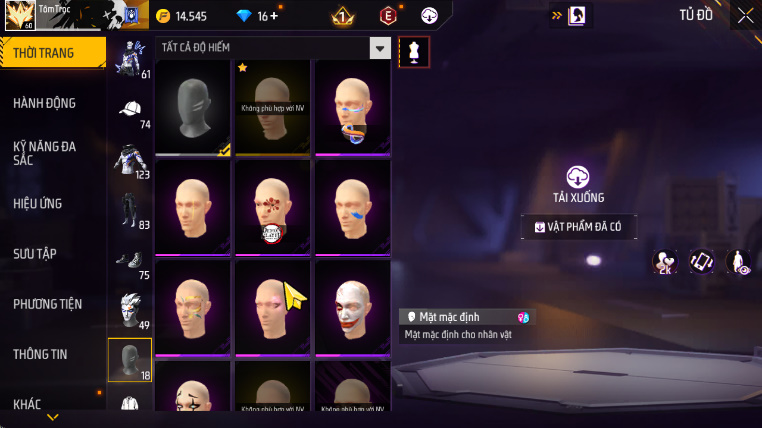
Task: Go to the Sưu Tập tab
Action: point(37,253)
